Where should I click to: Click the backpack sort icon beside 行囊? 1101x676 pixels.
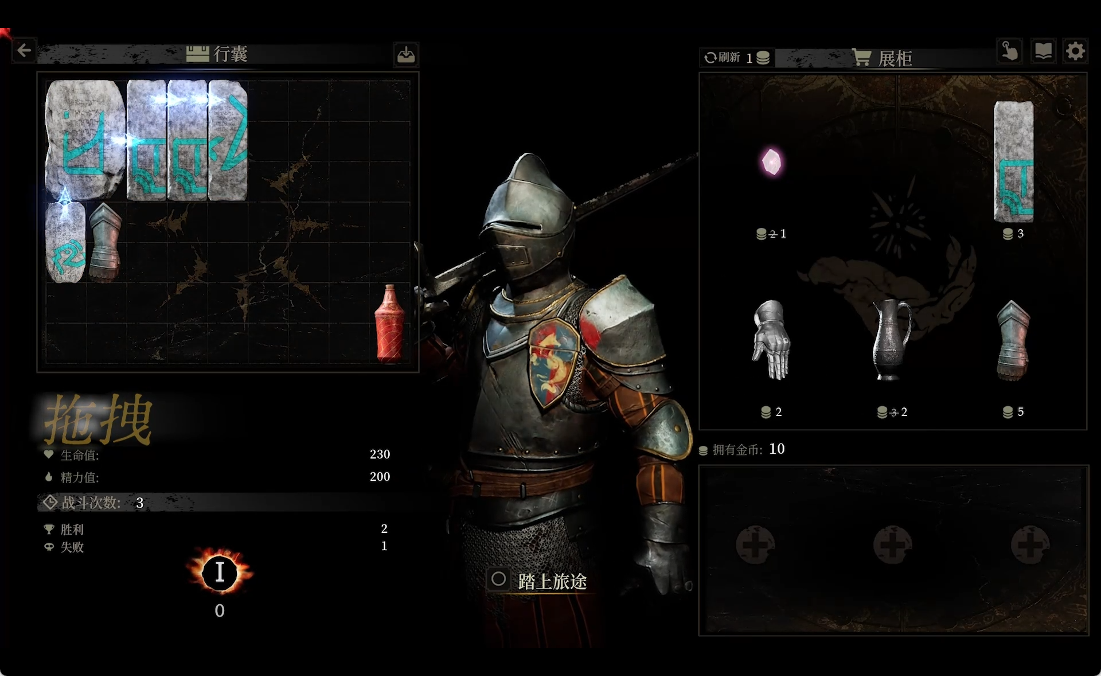[405, 54]
